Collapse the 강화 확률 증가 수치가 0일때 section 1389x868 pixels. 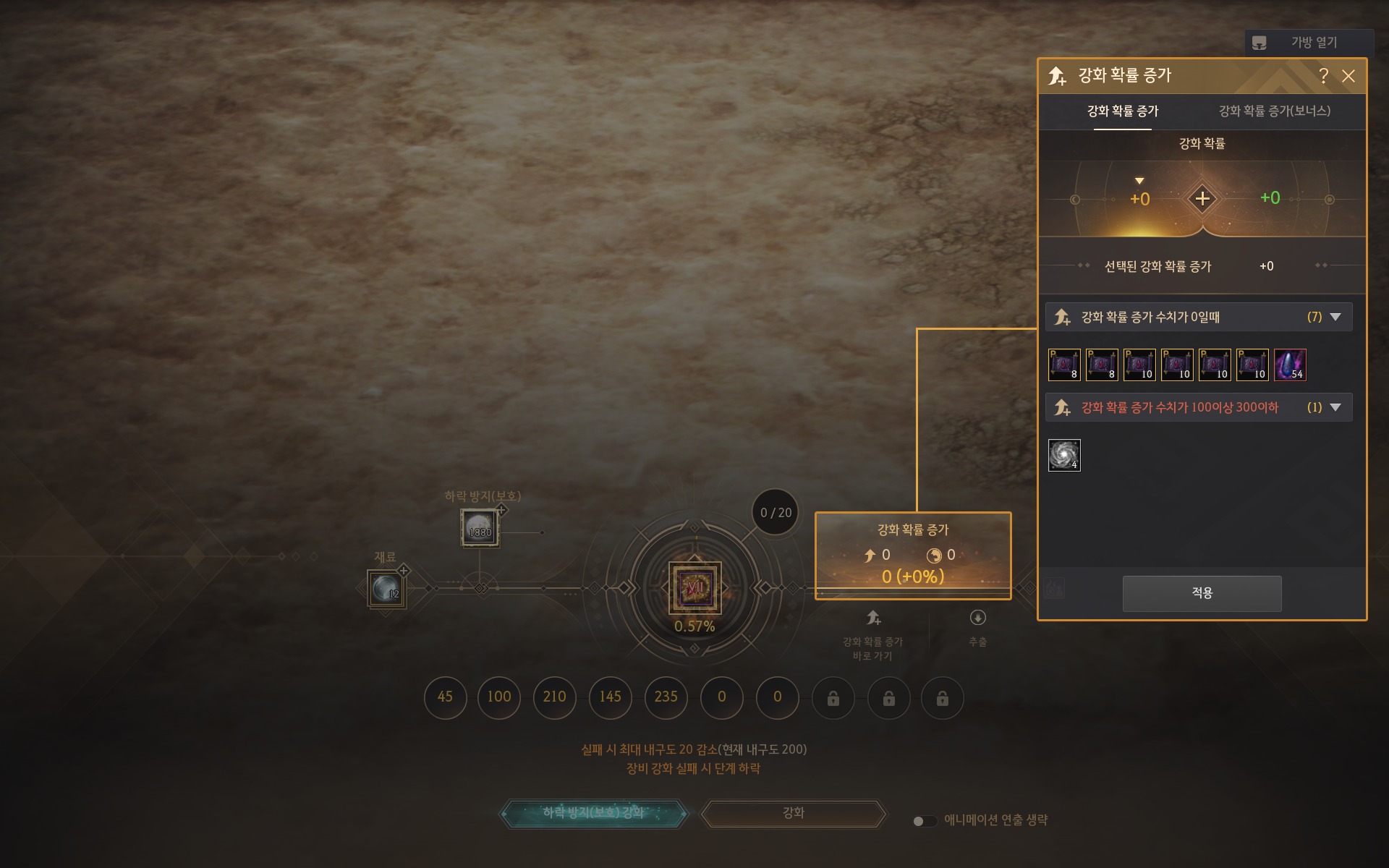[1335, 317]
